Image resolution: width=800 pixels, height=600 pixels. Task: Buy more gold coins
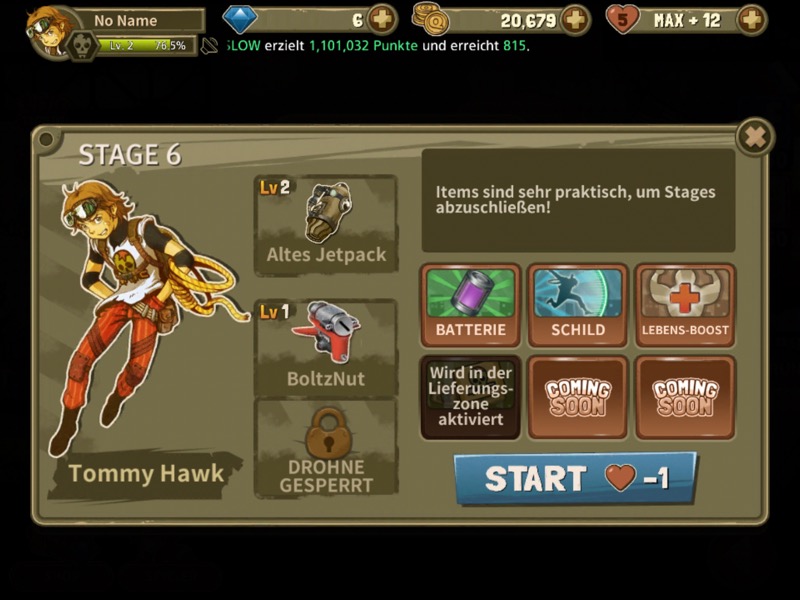click(575, 19)
